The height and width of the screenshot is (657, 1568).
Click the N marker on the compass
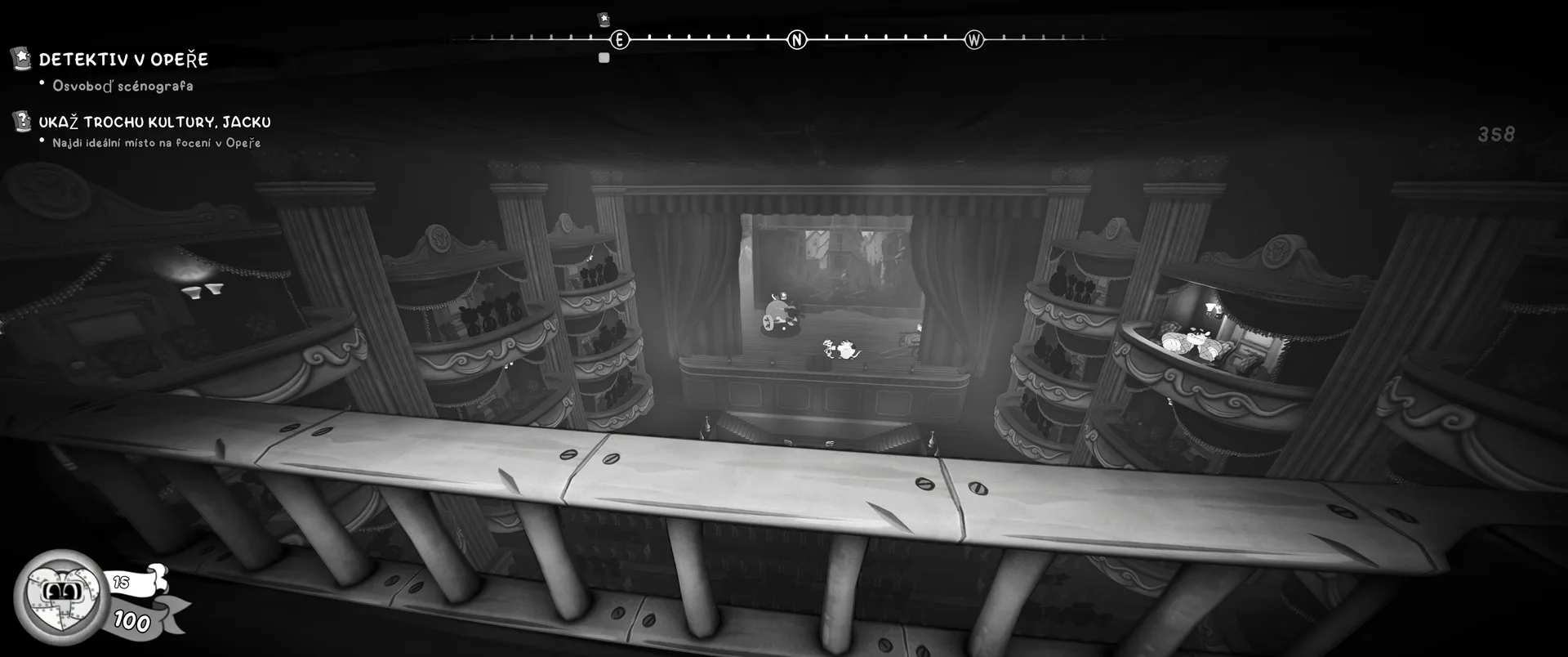click(796, 39)
